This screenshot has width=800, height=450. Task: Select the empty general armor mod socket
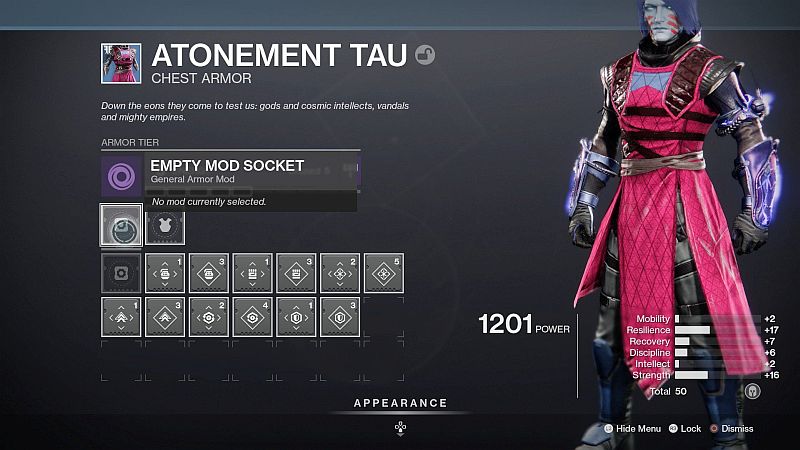[120, 226]
